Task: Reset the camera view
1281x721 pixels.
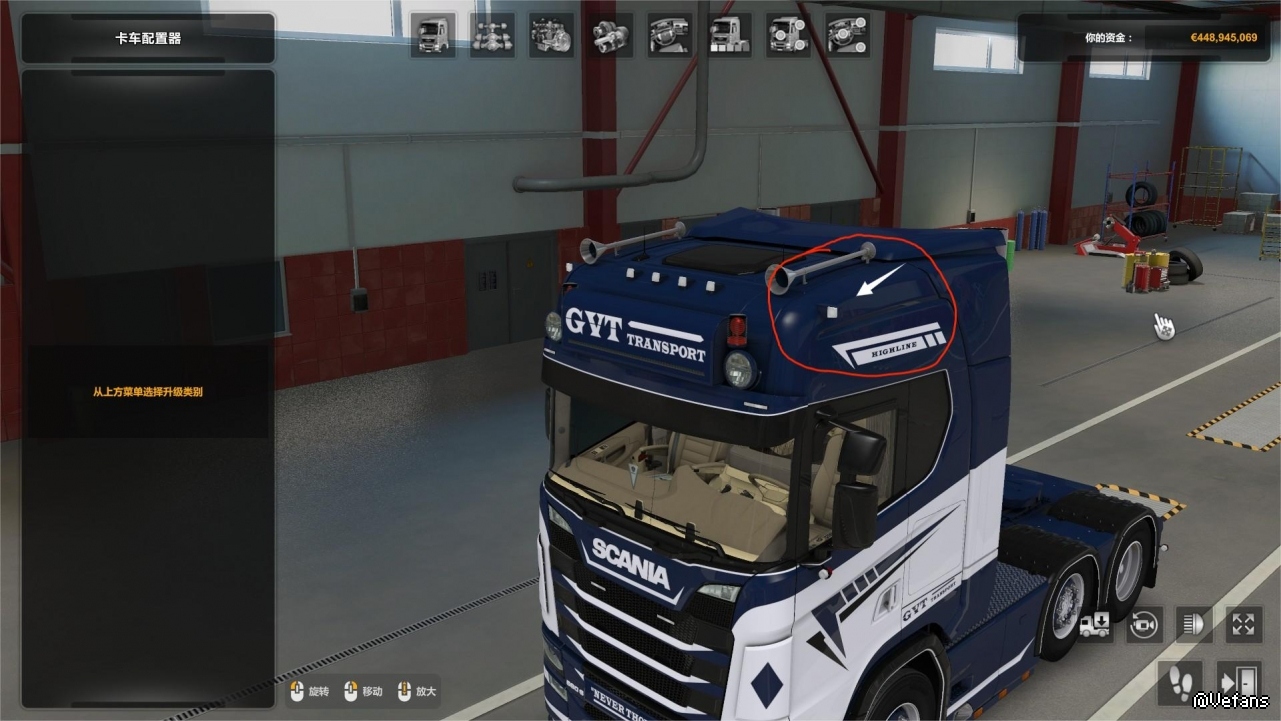Action: (x=1145, y=626)
